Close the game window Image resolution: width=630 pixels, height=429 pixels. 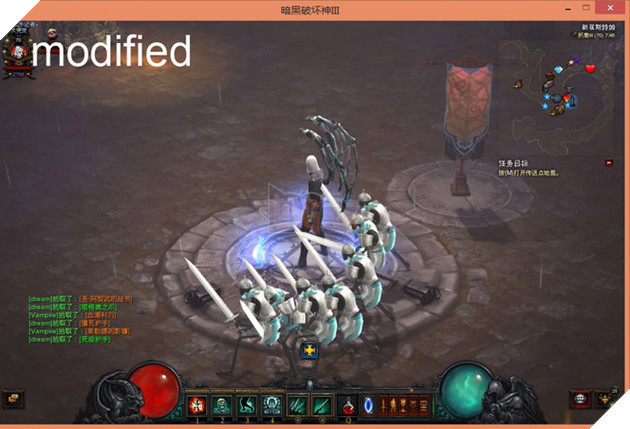tap(612, 8)
